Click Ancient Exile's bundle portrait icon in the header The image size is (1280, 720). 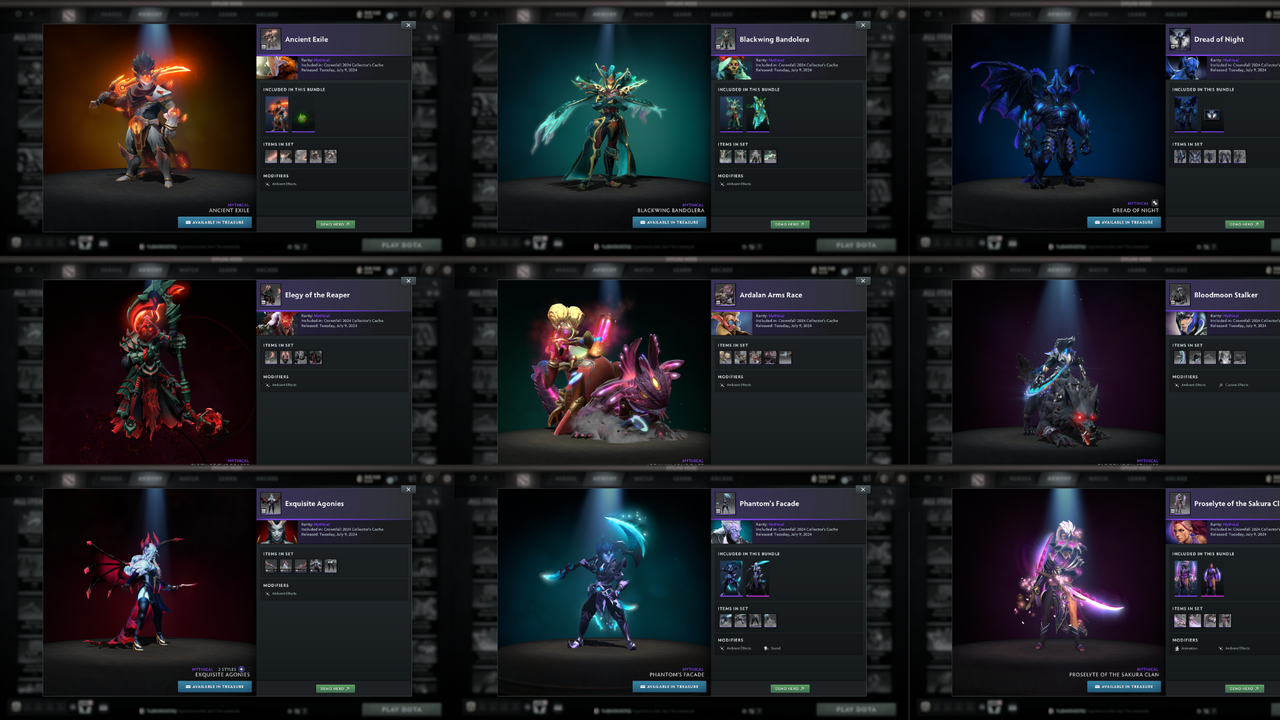[x=269, y=40]
